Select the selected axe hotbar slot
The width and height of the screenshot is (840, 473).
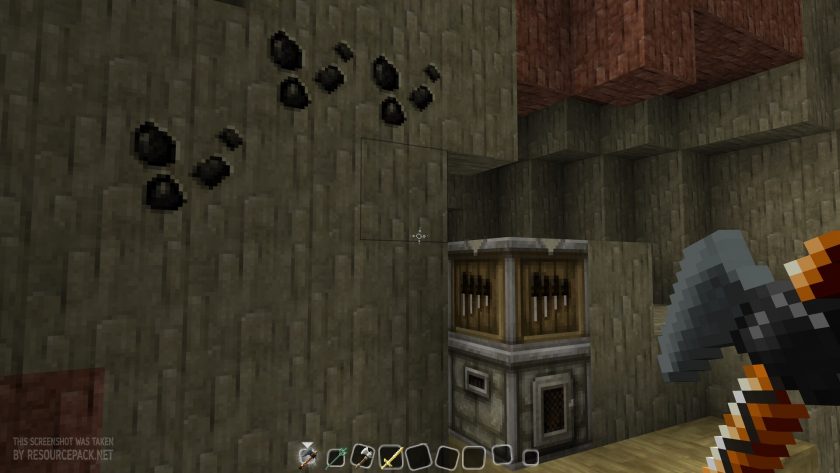(308, 456)
